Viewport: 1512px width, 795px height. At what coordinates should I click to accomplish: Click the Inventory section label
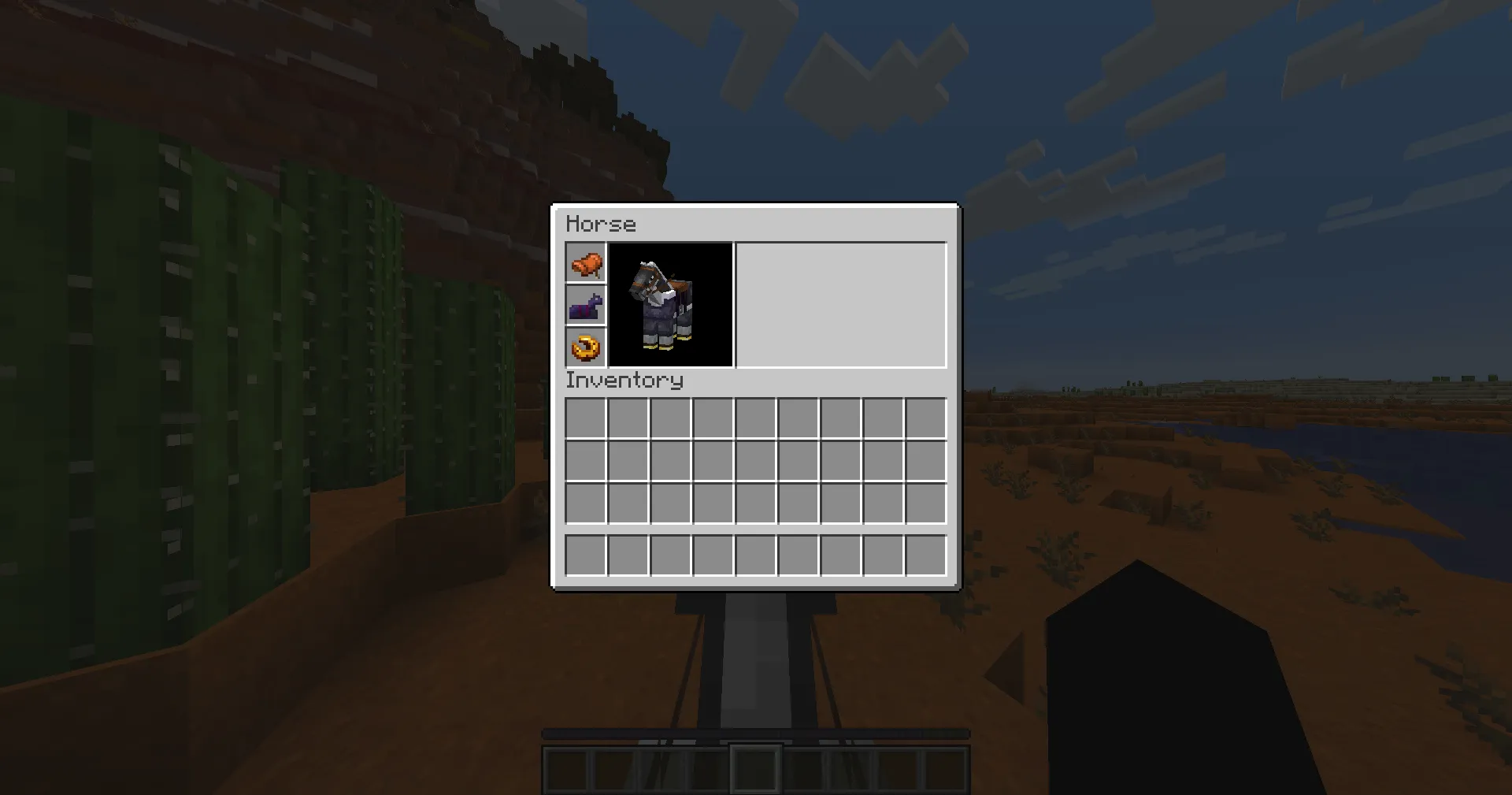pos(624,381)
